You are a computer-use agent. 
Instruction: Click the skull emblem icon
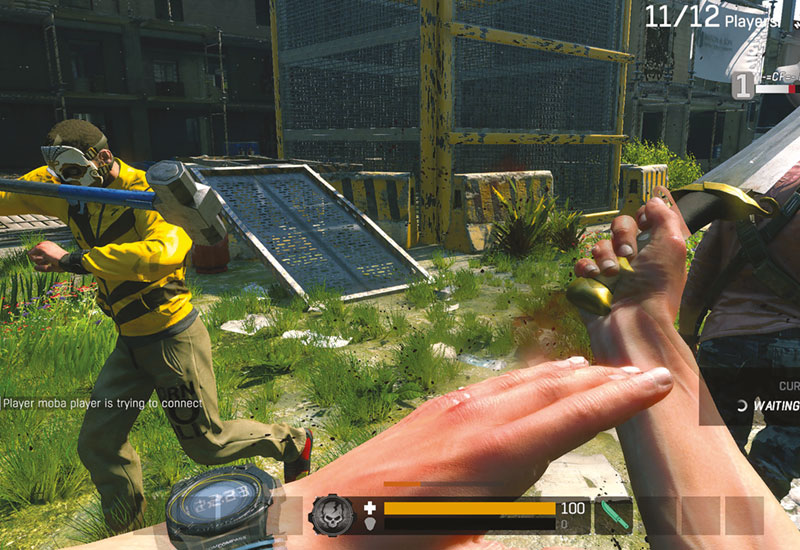pyautogui.click(x=331, y=515)
